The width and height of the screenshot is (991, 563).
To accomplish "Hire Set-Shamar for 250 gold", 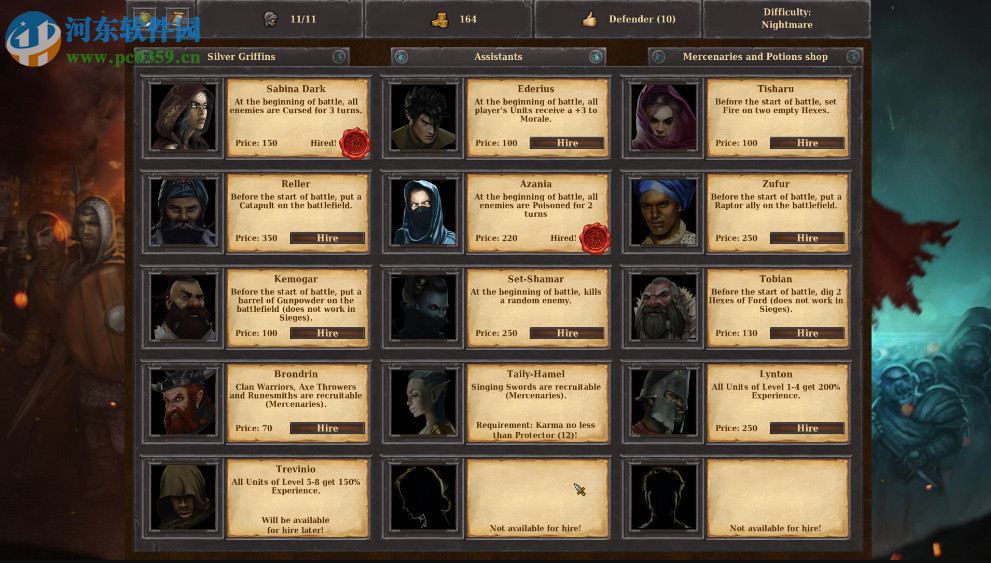I will pos(567,333).
